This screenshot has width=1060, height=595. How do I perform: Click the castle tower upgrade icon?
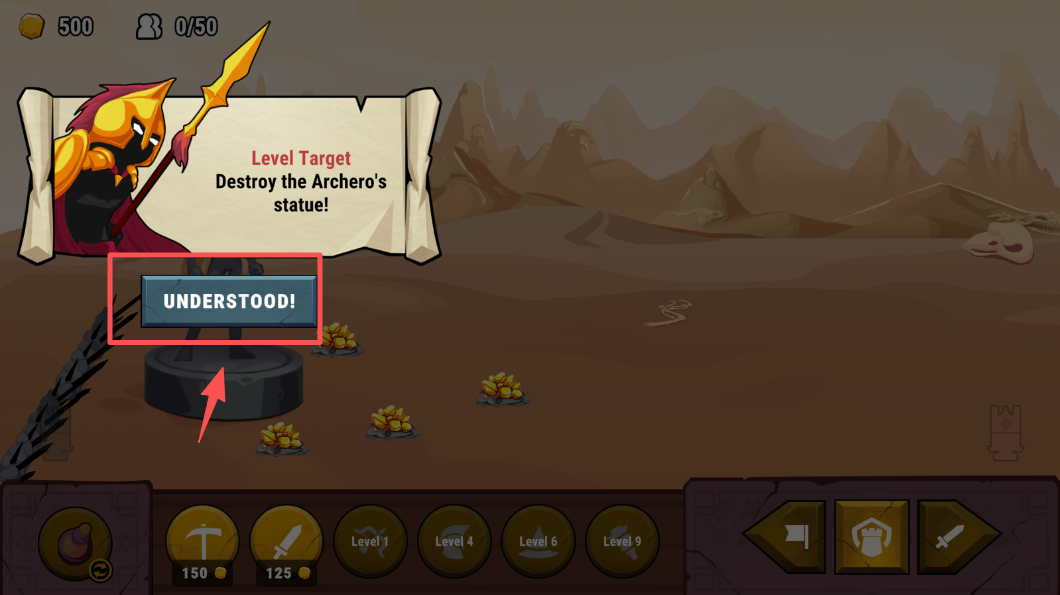[1005, 432]
